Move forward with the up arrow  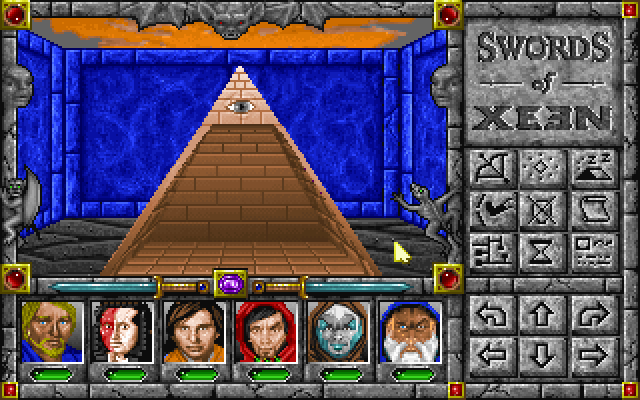(x=542, y=315)
